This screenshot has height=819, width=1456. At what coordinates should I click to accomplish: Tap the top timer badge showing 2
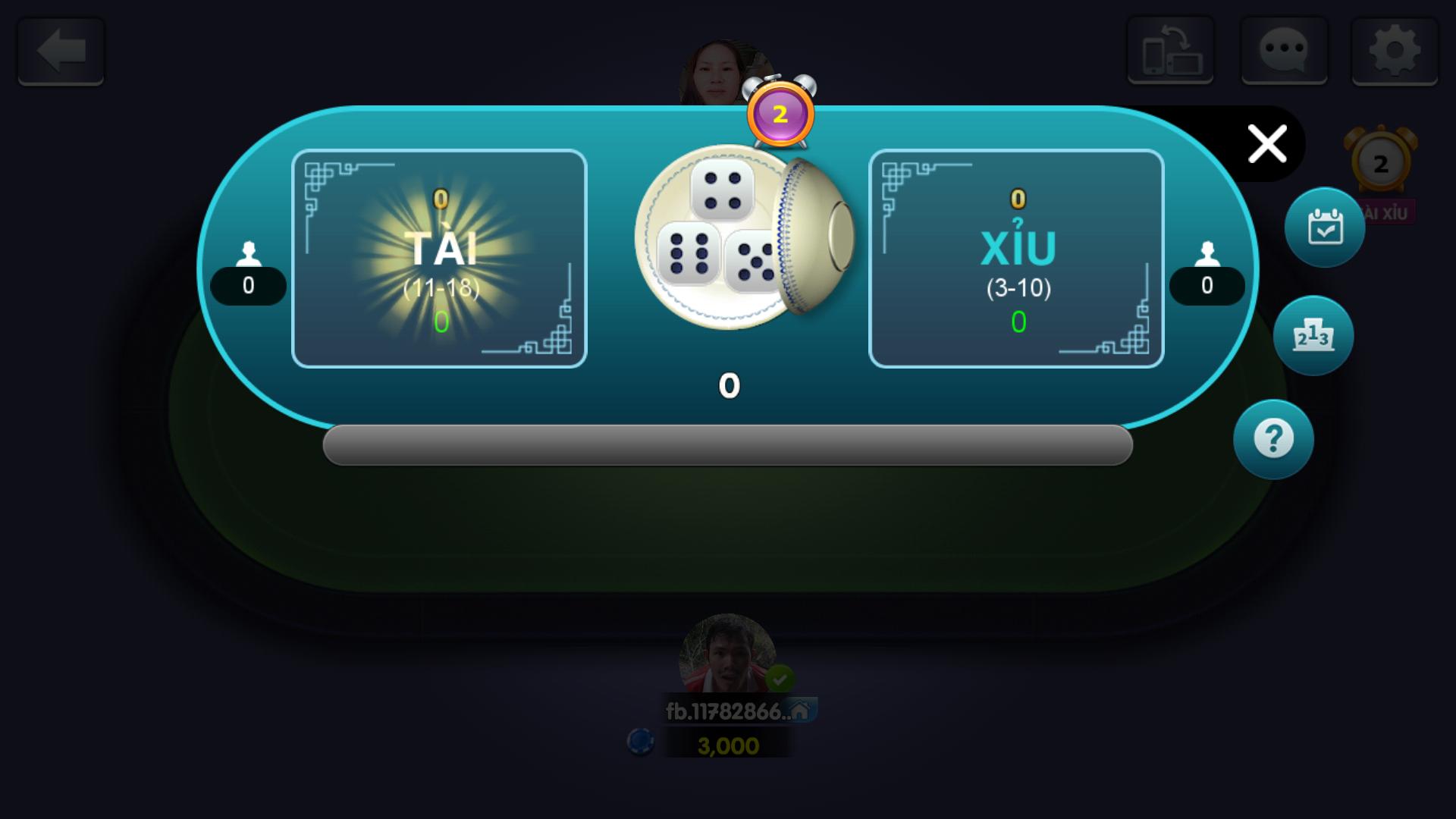tap(778, 115)
